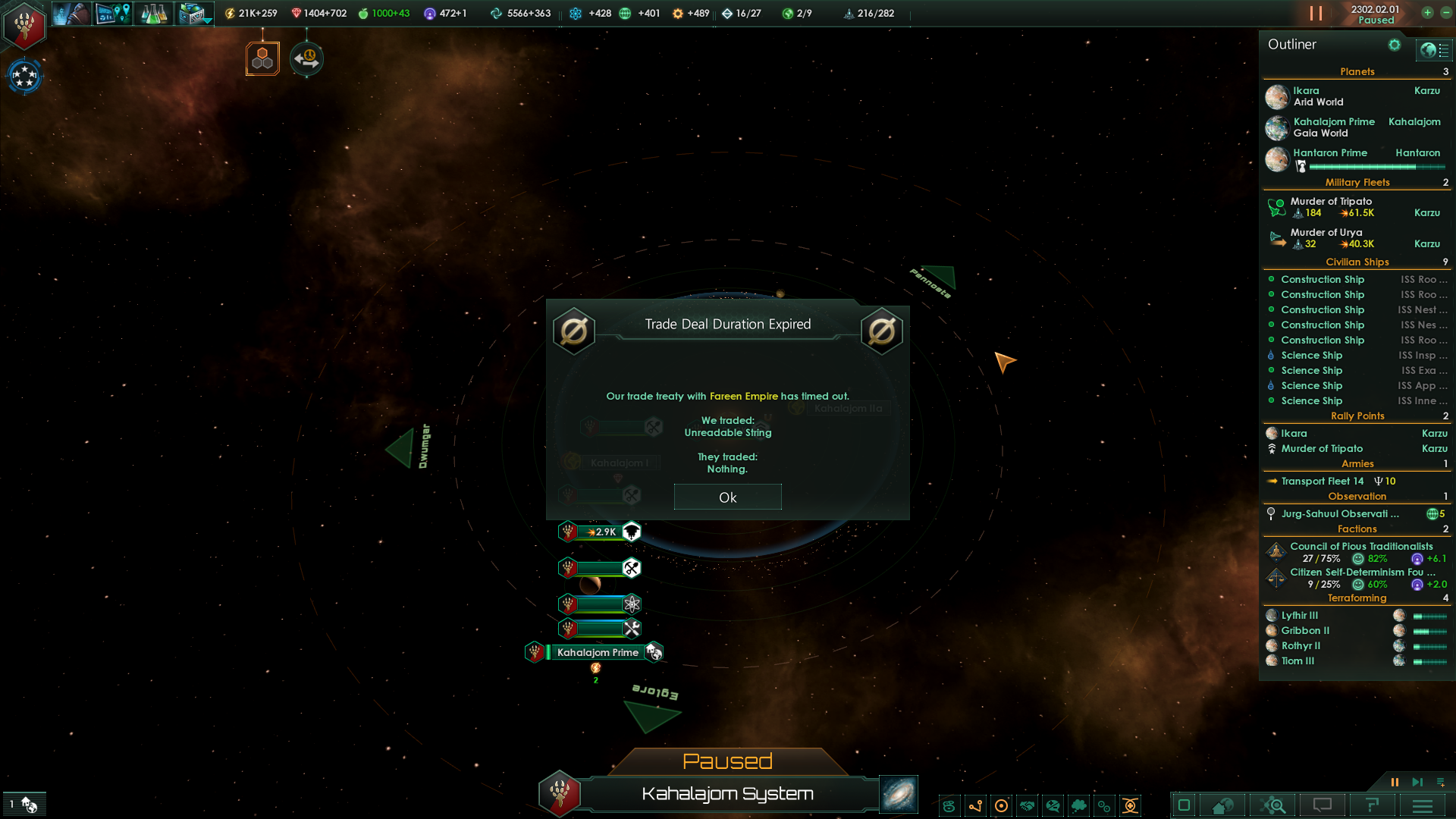This screenshot has width=1456, height=819.
Task: Select Lythir III terraforming entry
Action: tap(1299, 616)
